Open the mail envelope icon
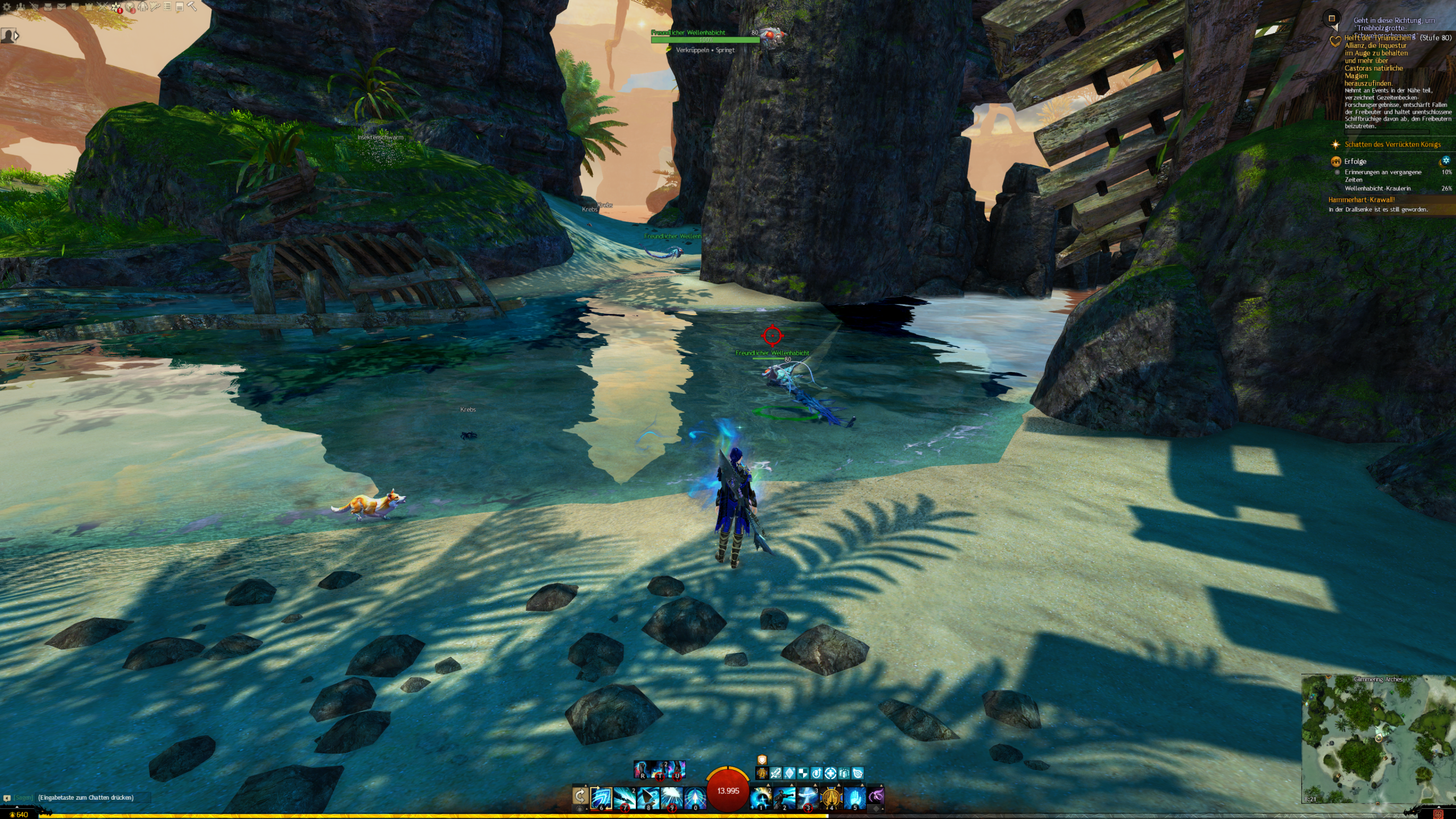The width and height of the screenshot is (1456, 819). 61,7
